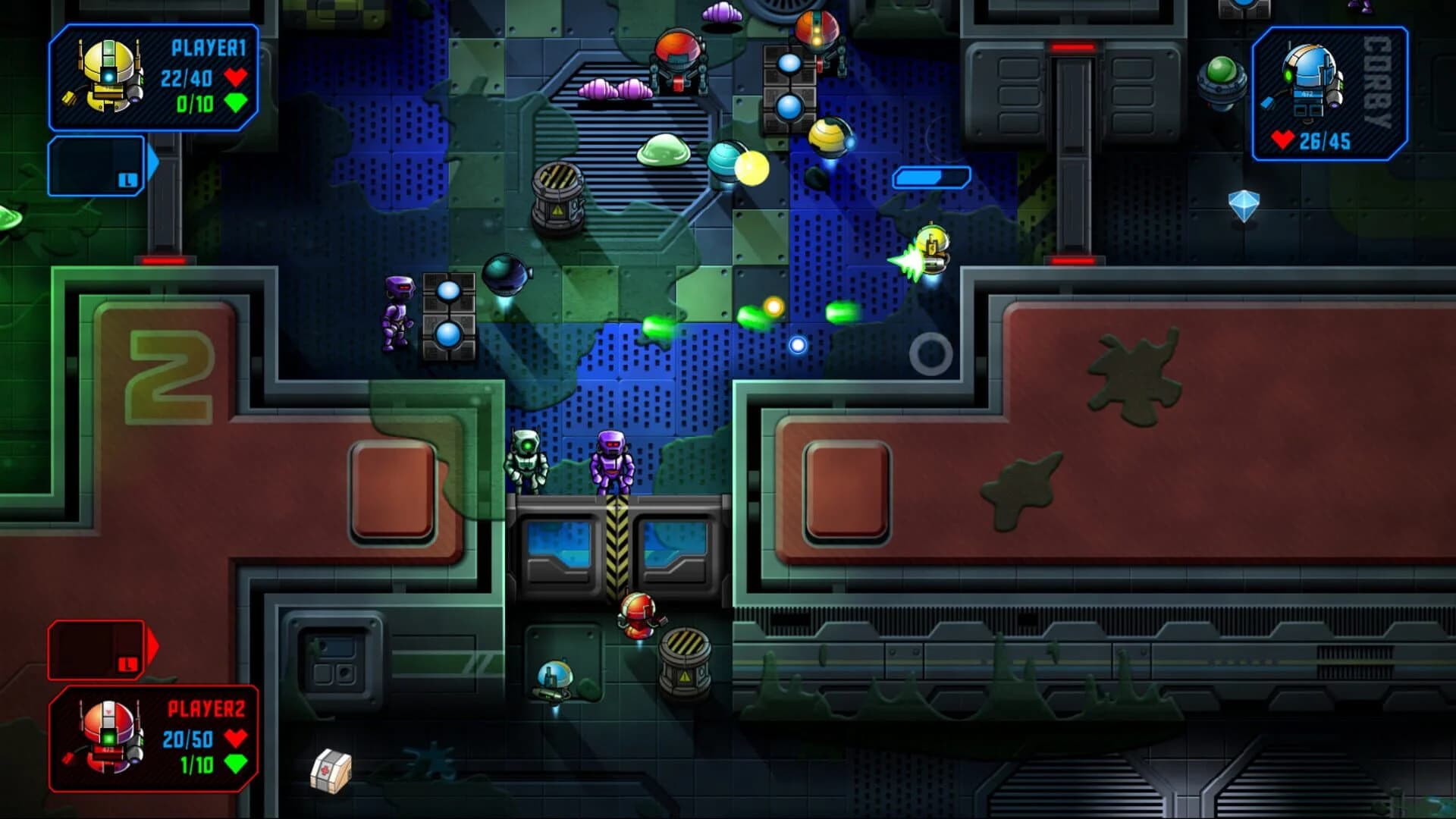The image size is (1456, 819).
Task: Click the red heart next to 26/45
Action: click(1282, 140)
